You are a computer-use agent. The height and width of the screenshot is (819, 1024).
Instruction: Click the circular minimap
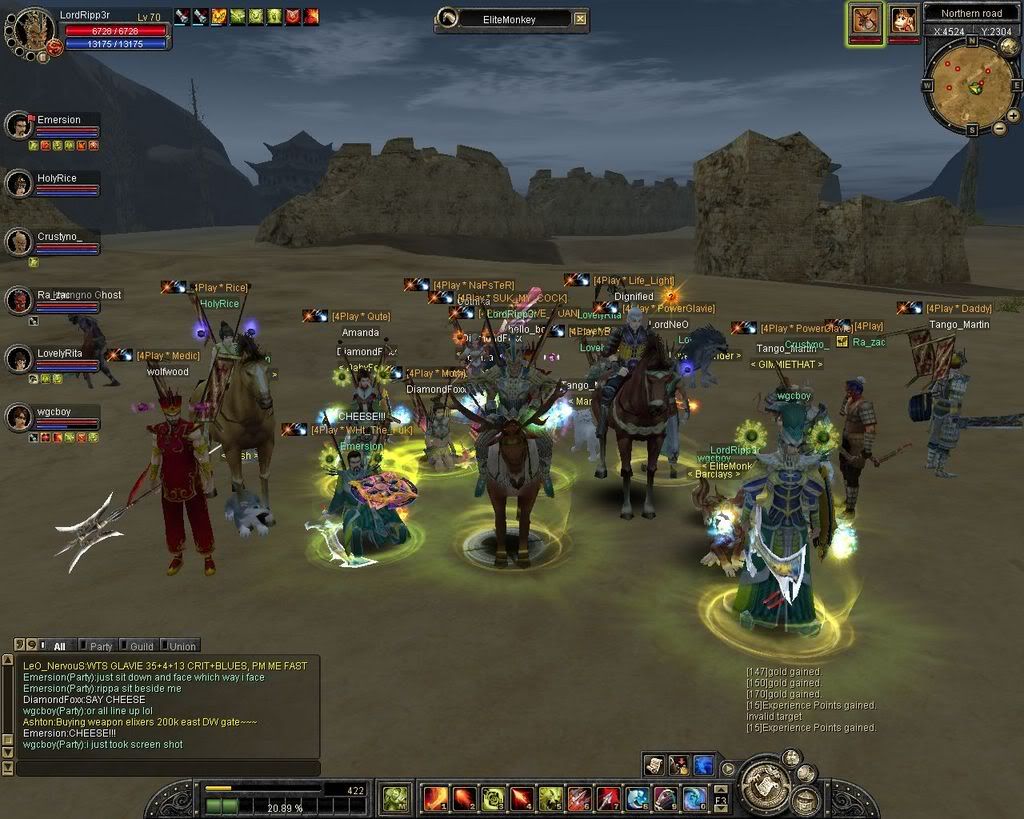(971, 84)
